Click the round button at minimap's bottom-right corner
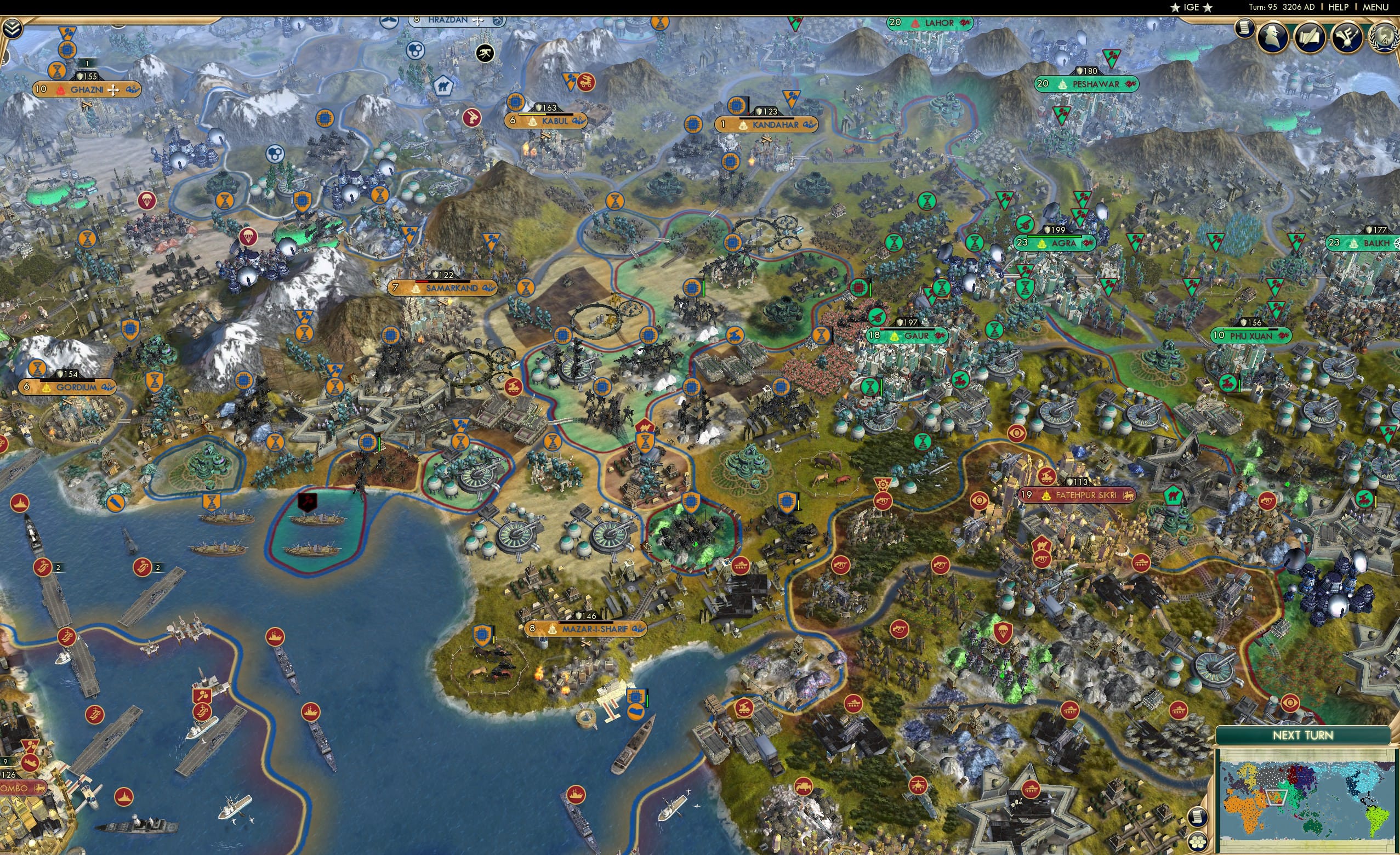The height and width of the screenshot is (855, 1400). click(1198, 843)
